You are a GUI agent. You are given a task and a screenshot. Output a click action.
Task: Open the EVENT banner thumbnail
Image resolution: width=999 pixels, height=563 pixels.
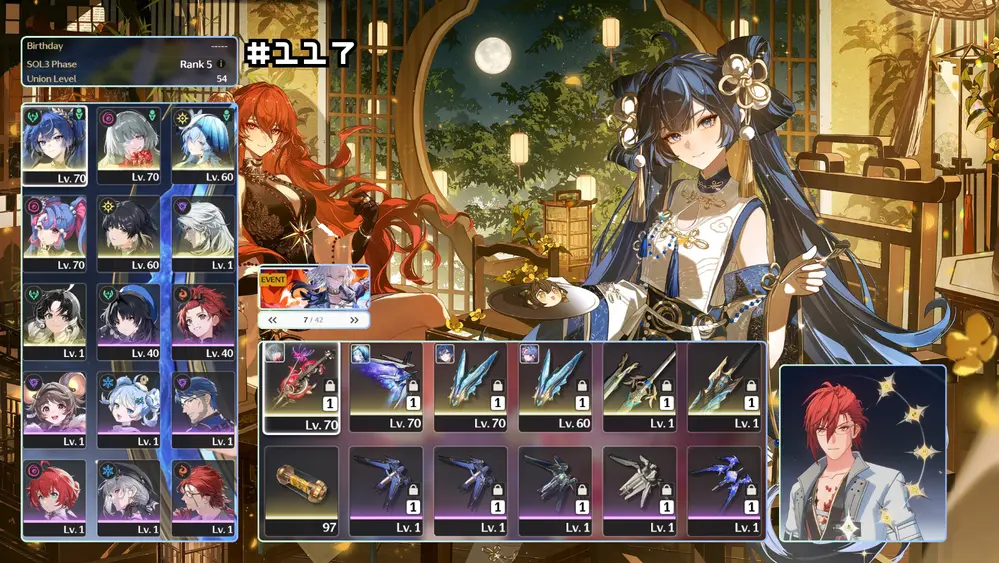(x=314, y=287)
